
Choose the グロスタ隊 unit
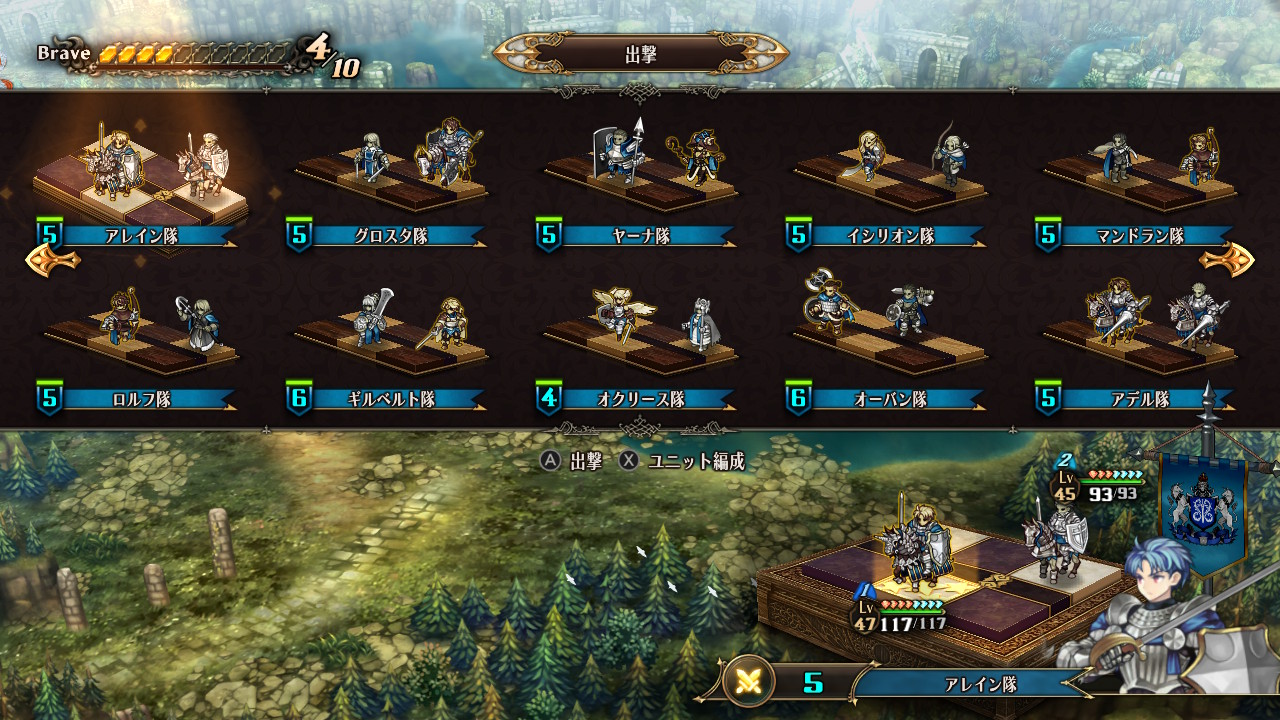pyautogui.click(x=389, y=185)
